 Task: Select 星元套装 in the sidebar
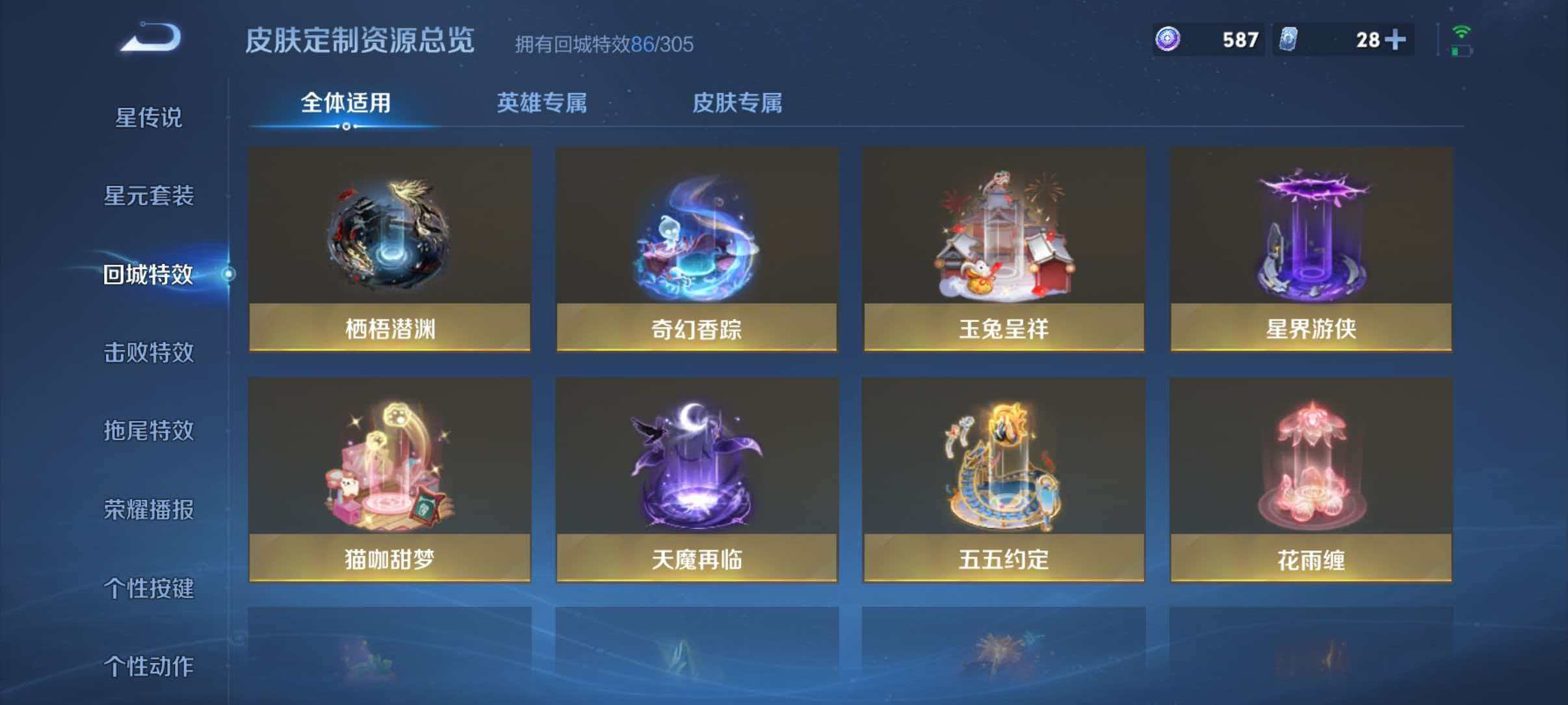click(150, 195)
